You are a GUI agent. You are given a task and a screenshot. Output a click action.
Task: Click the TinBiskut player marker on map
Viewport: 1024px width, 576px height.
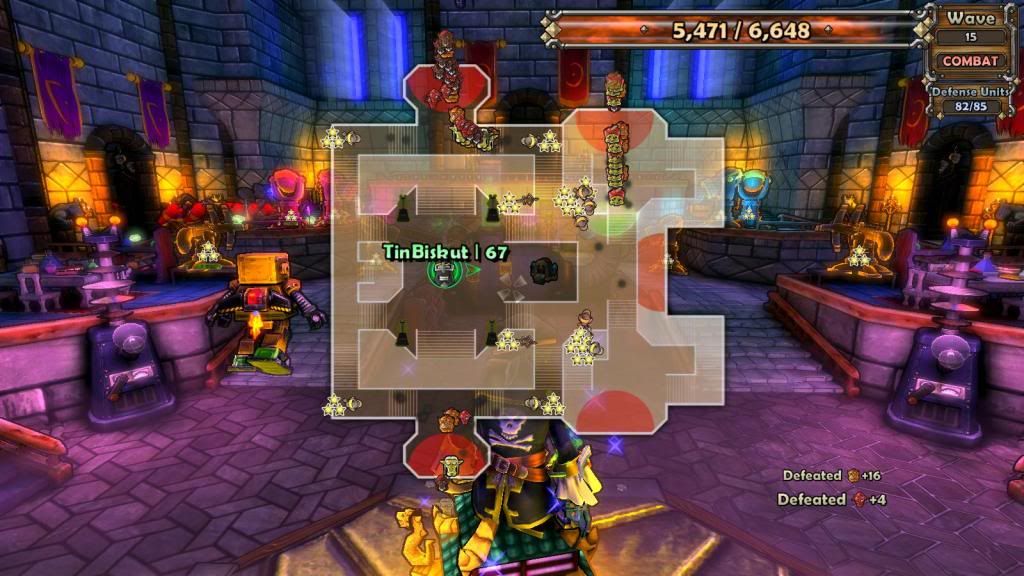coord(441,271)
